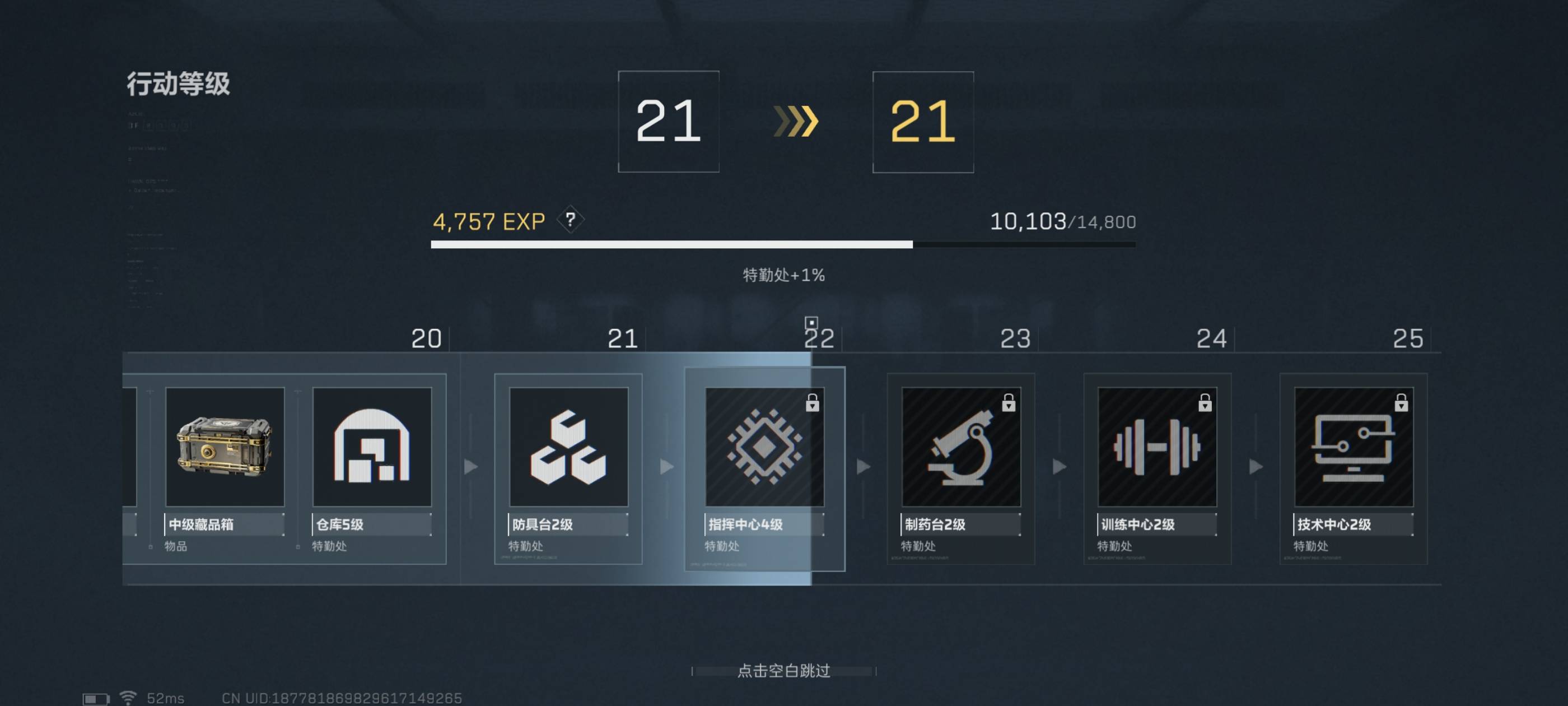This screenshot has width=1568, height=706.
Task: Click the arrow between Armor Bench and Command Center
Action: [665, 468]
